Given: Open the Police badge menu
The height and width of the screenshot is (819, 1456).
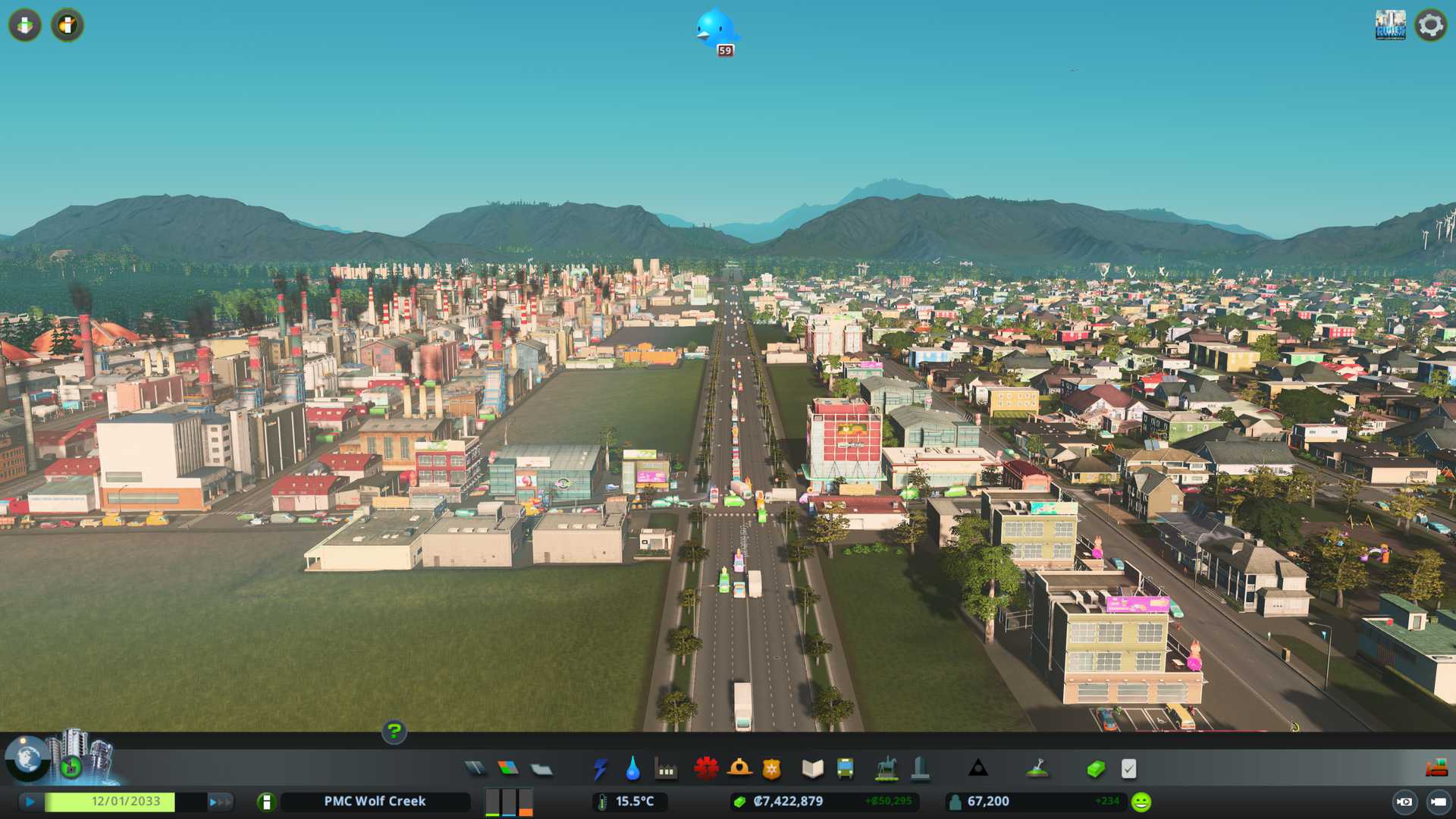Looking at the screenshot, I should coord(771,769).
